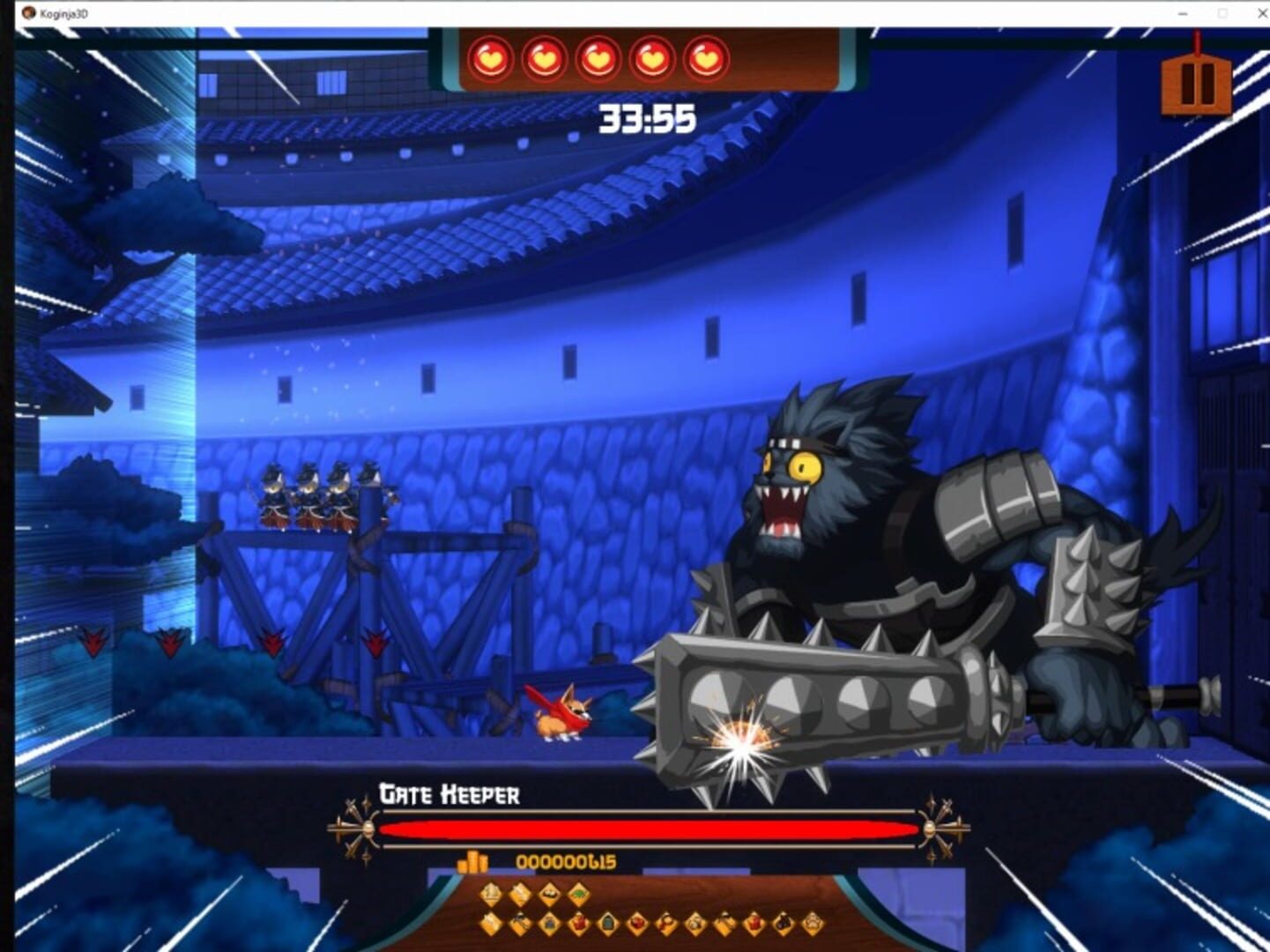Click the Gate Keeper name label

[x=449, y=794]
